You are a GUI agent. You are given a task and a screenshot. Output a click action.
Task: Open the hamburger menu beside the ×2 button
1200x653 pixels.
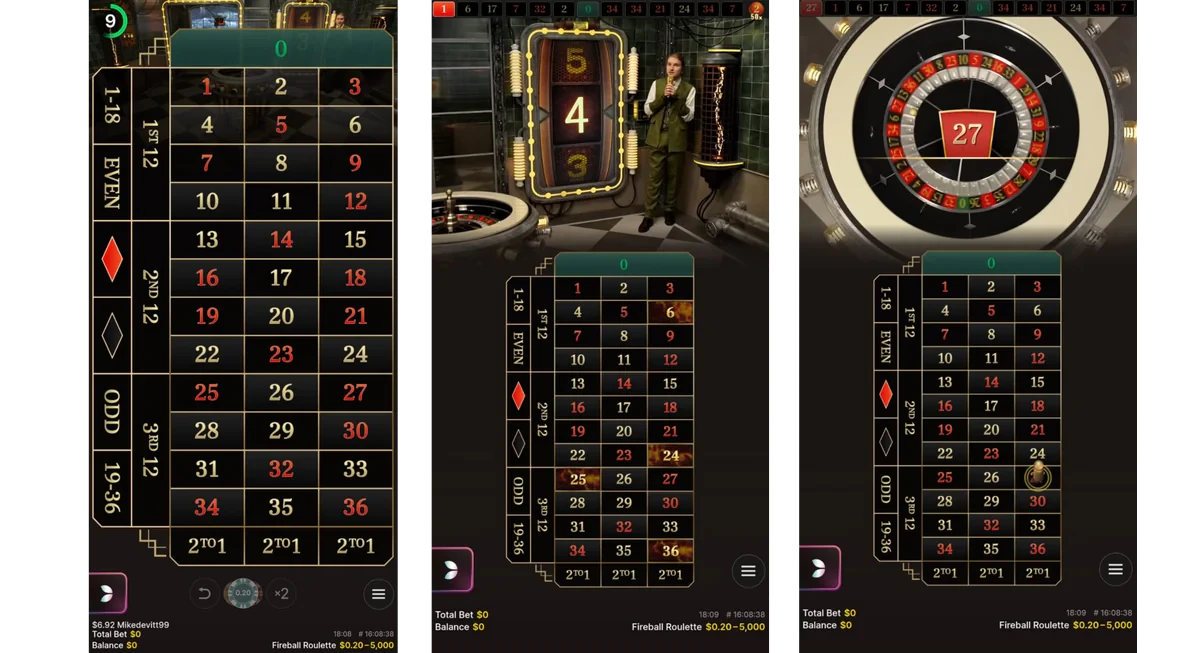(378, 594)
